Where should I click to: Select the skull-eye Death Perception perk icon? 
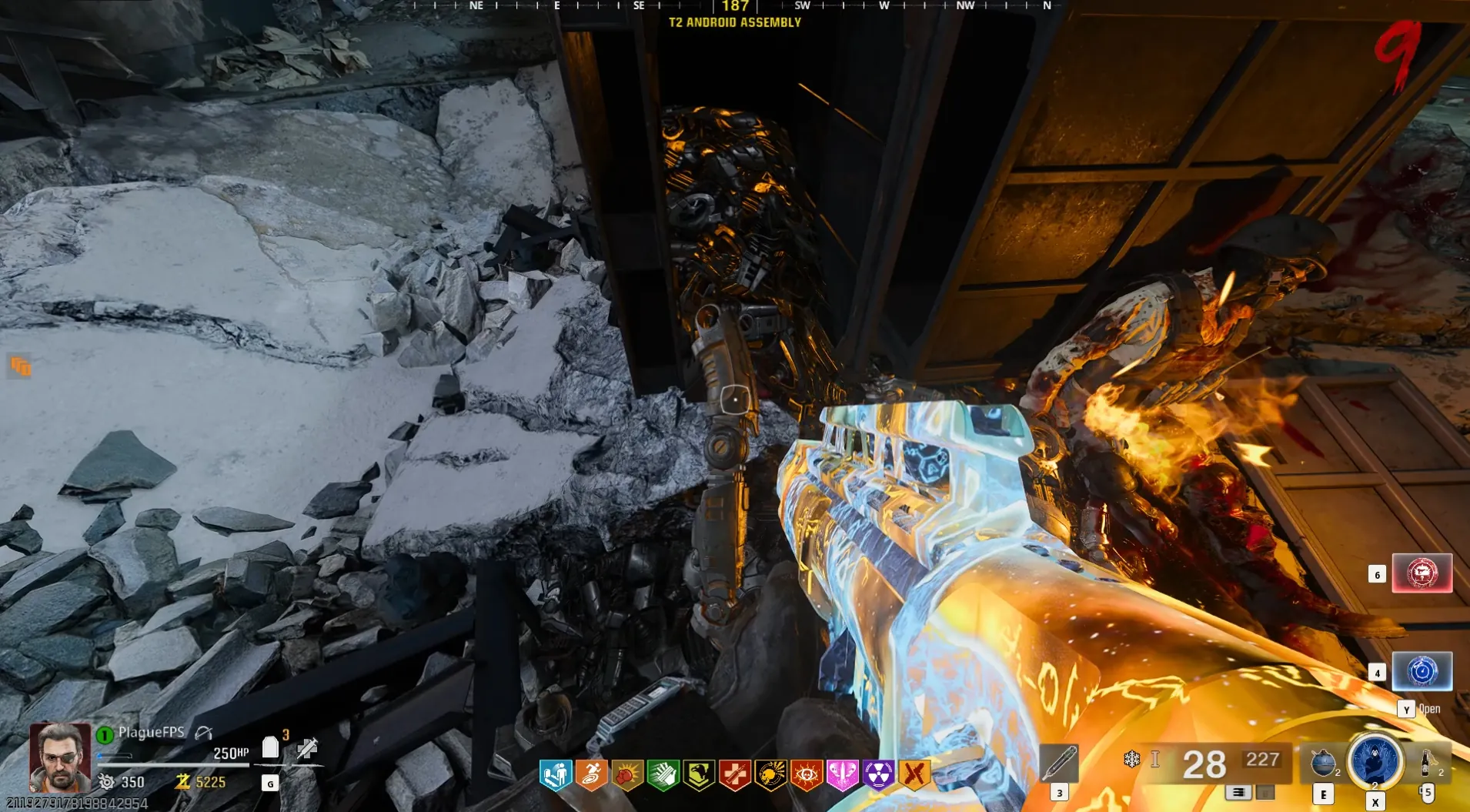807,775
